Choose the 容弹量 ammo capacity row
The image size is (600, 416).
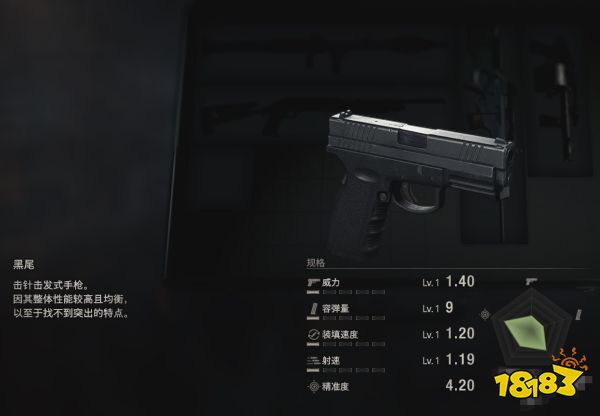390,308
